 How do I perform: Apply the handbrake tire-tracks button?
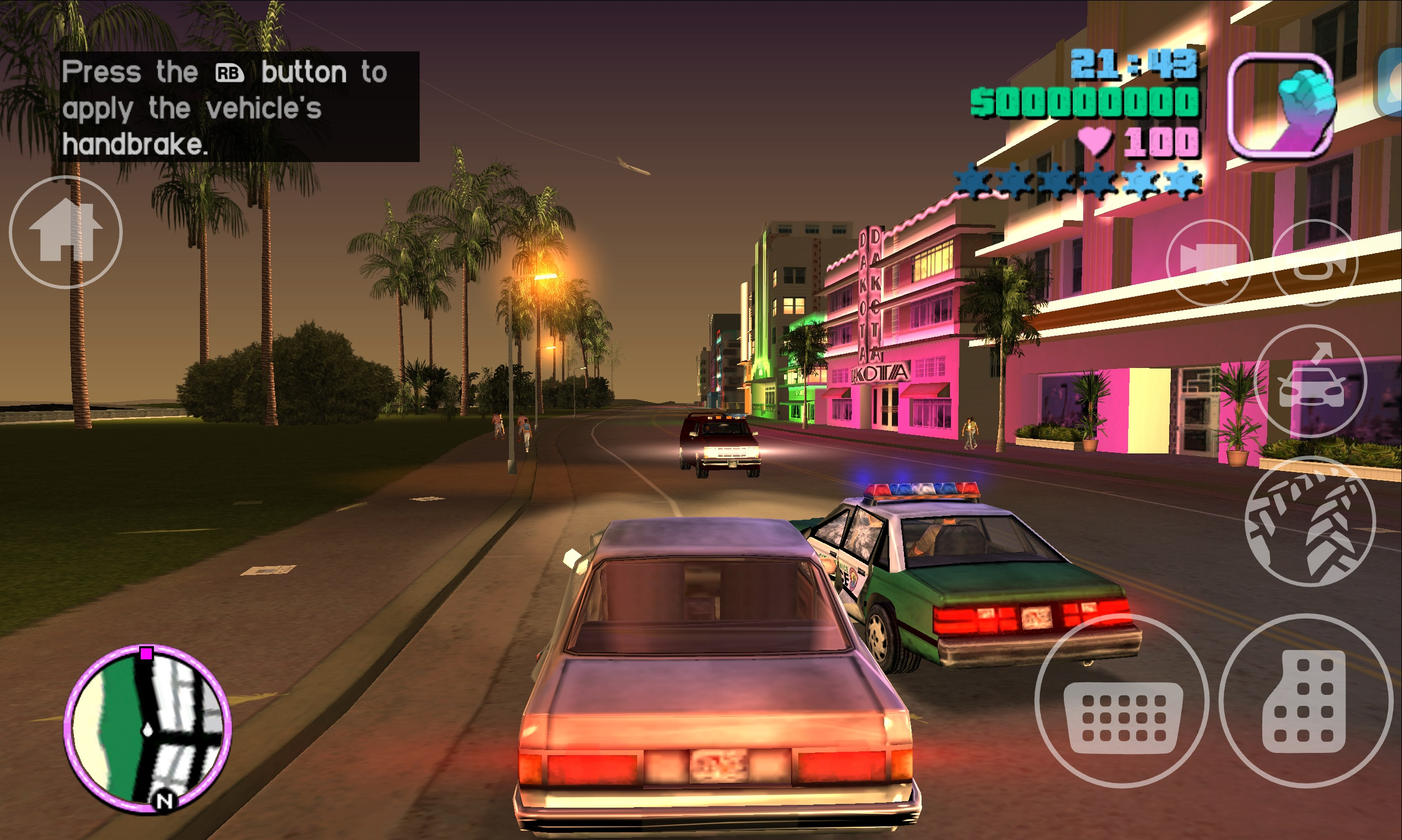click(x=1311, y=521)
